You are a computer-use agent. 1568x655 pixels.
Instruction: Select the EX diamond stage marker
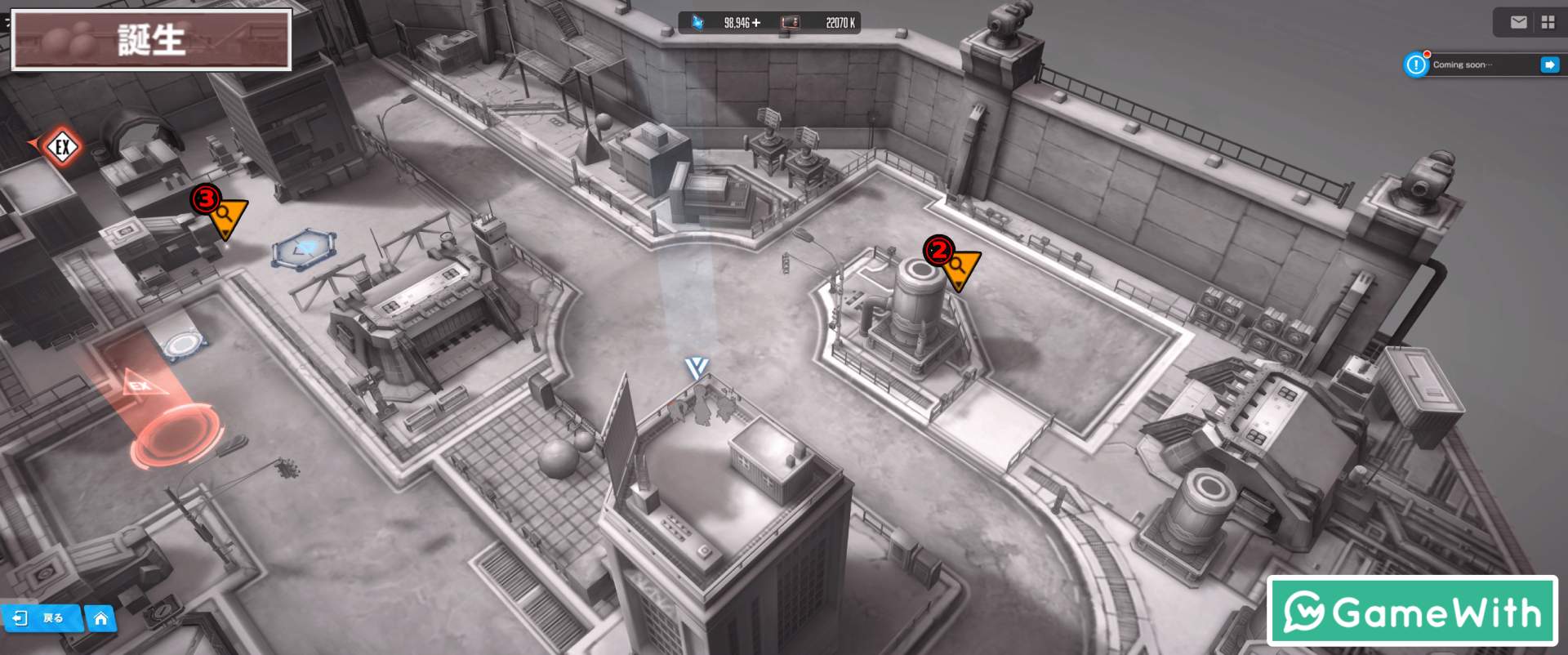62,148
